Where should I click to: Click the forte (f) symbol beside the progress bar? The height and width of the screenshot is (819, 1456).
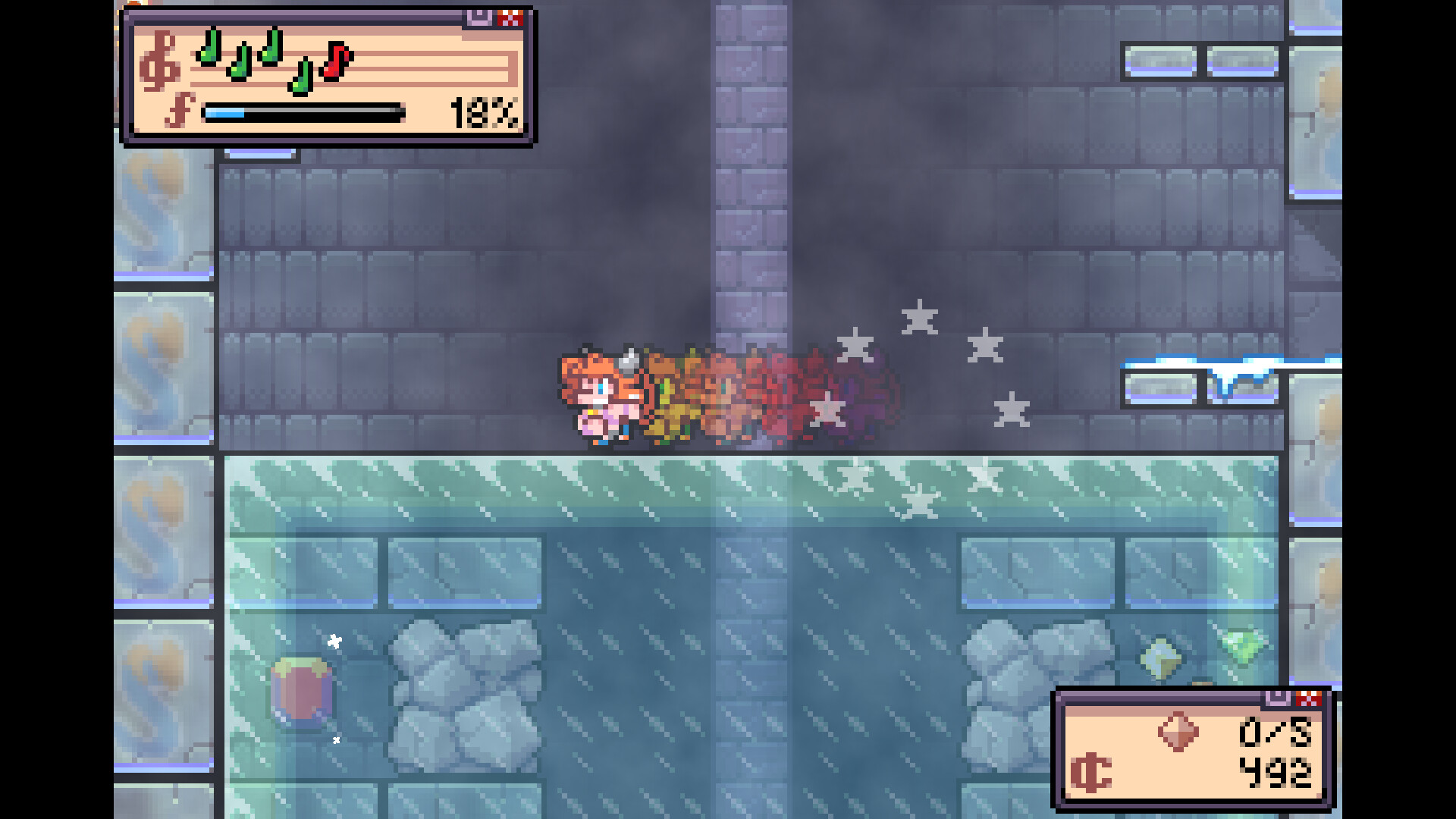(180, 111)
